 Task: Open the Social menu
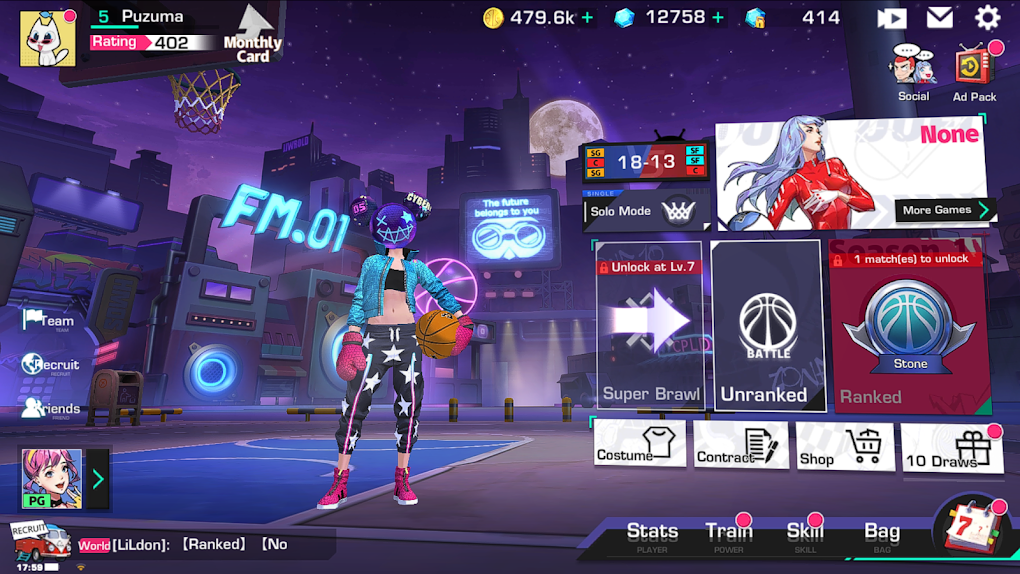click(x=913, y=73)
